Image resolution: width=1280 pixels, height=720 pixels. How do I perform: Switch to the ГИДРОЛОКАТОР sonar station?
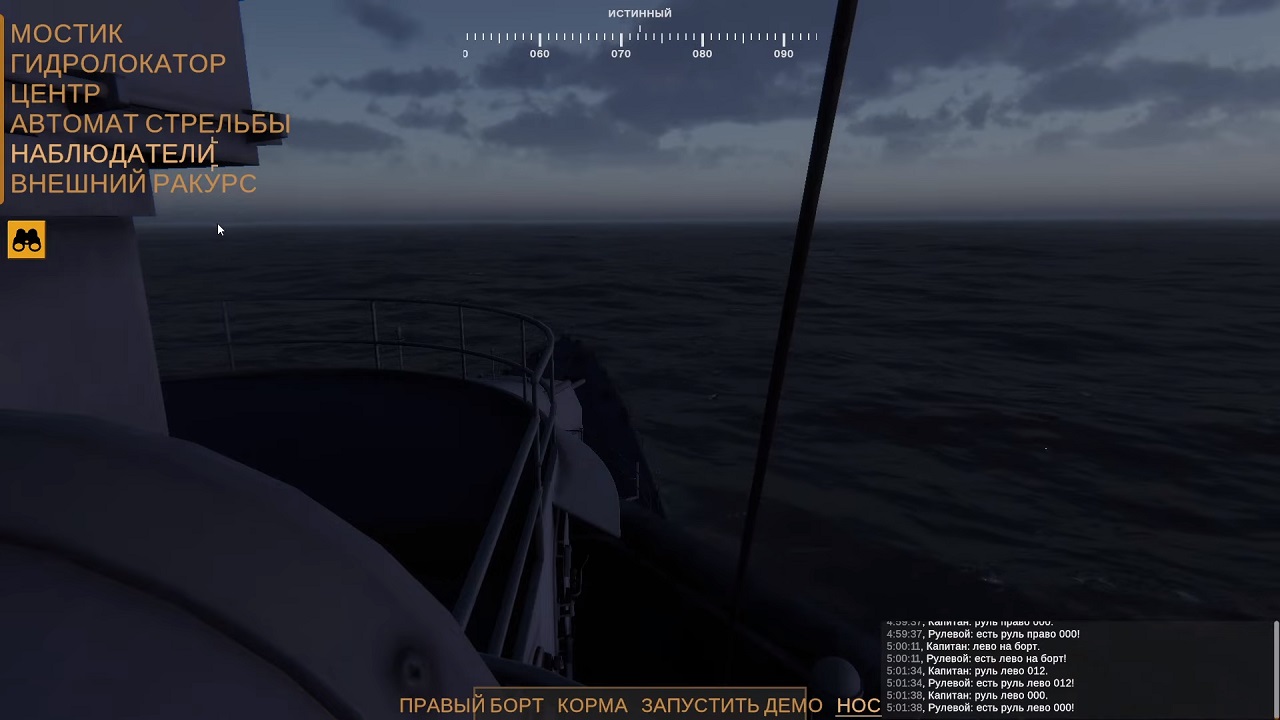coord(118,63)
